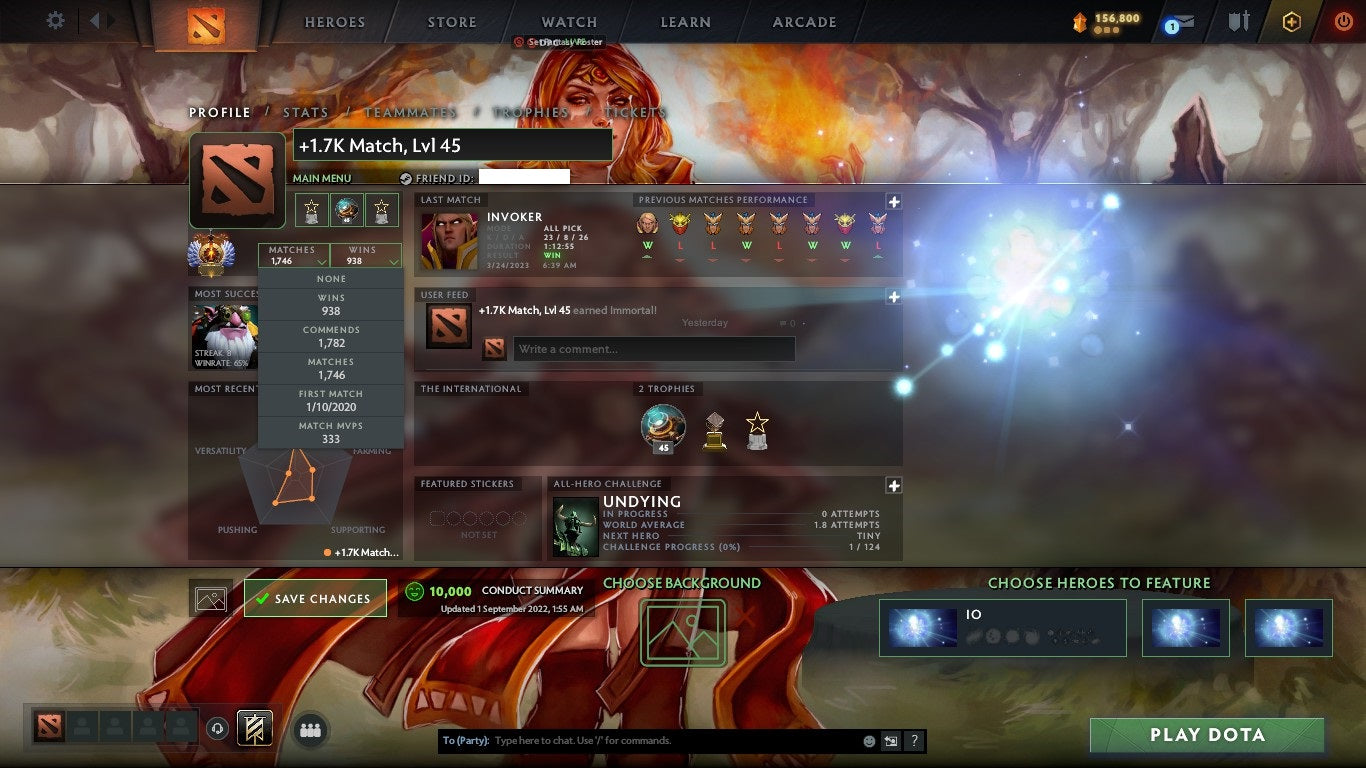Open the WINS dropdown
The image size is (1366, 768).
(365, 255)
